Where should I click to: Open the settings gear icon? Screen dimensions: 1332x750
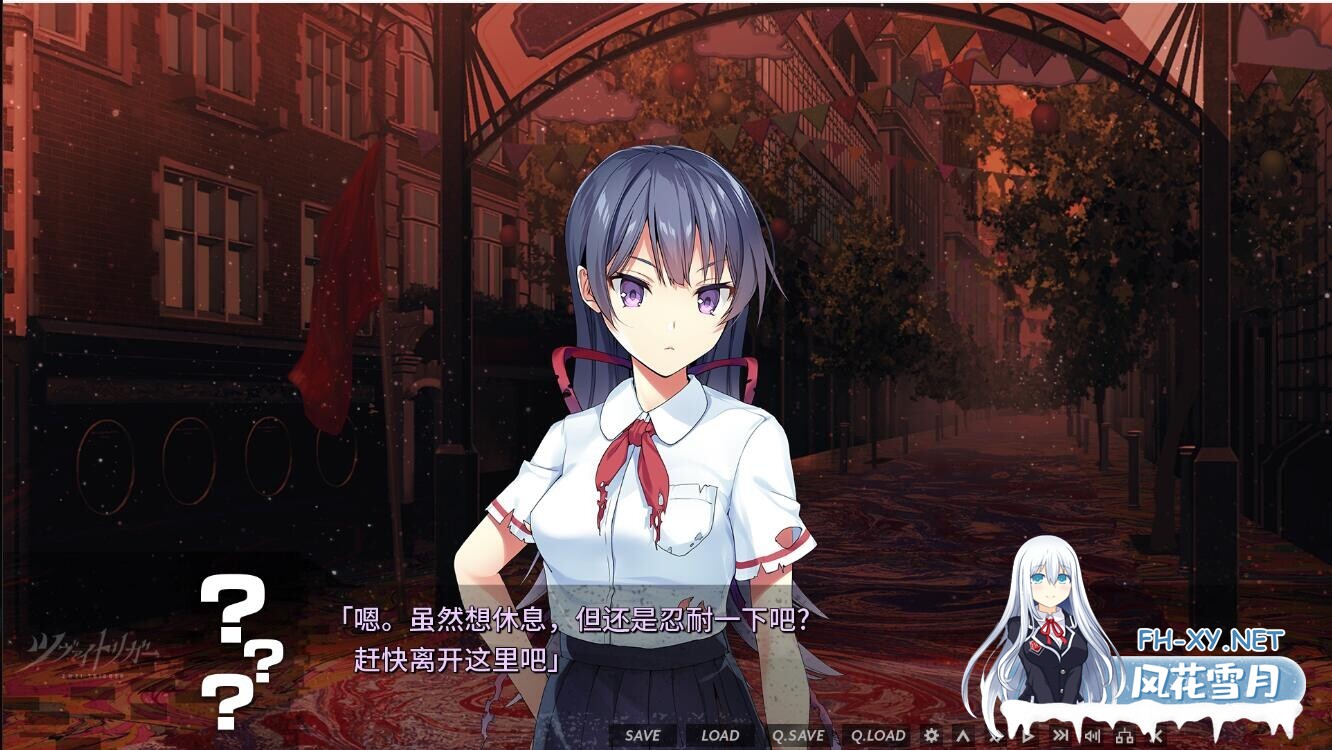[x=930, y=737]
